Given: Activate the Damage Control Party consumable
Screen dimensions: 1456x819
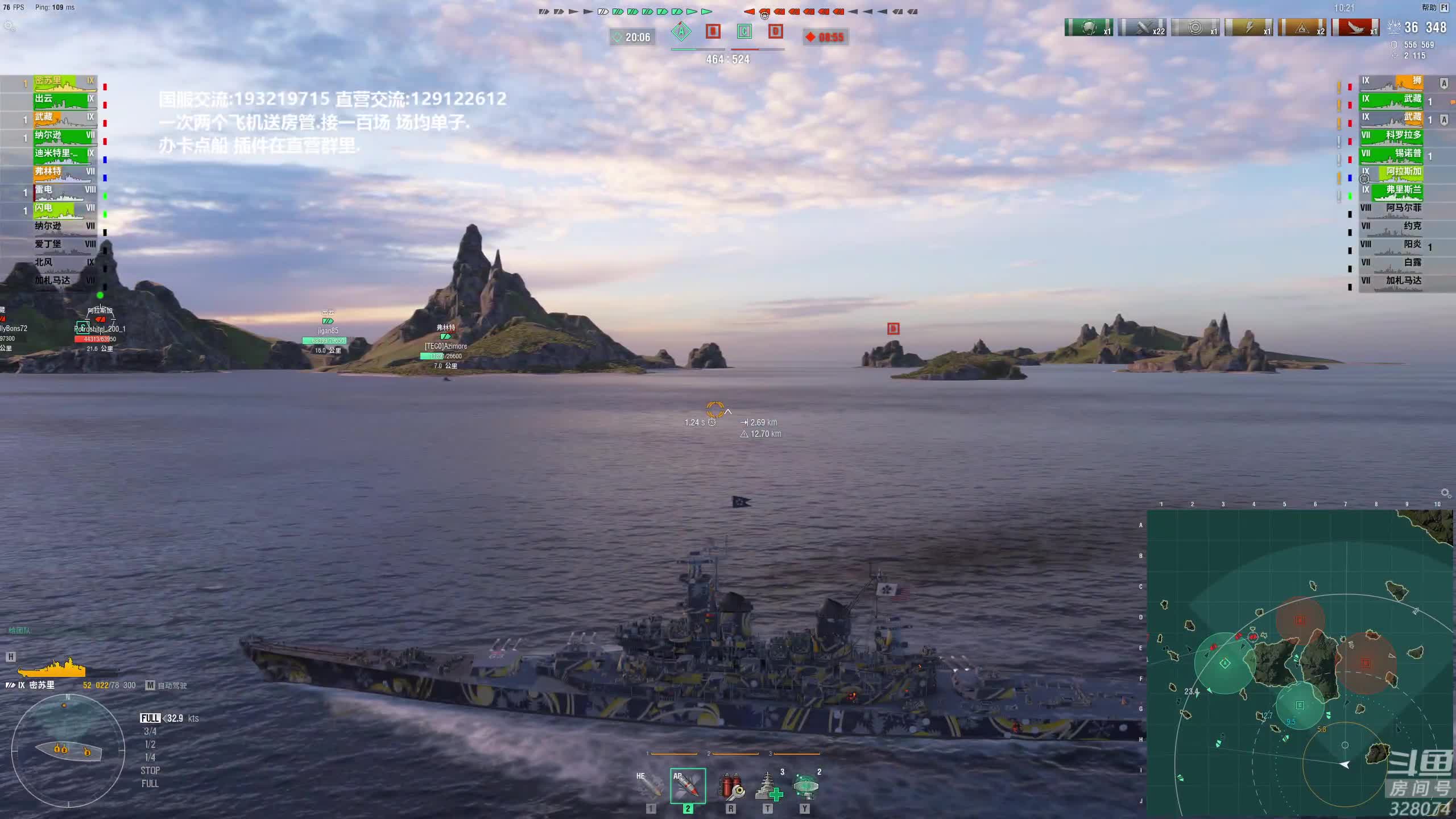Looking at the screenshot, I should pyautogui.click(x=731, y=786).
